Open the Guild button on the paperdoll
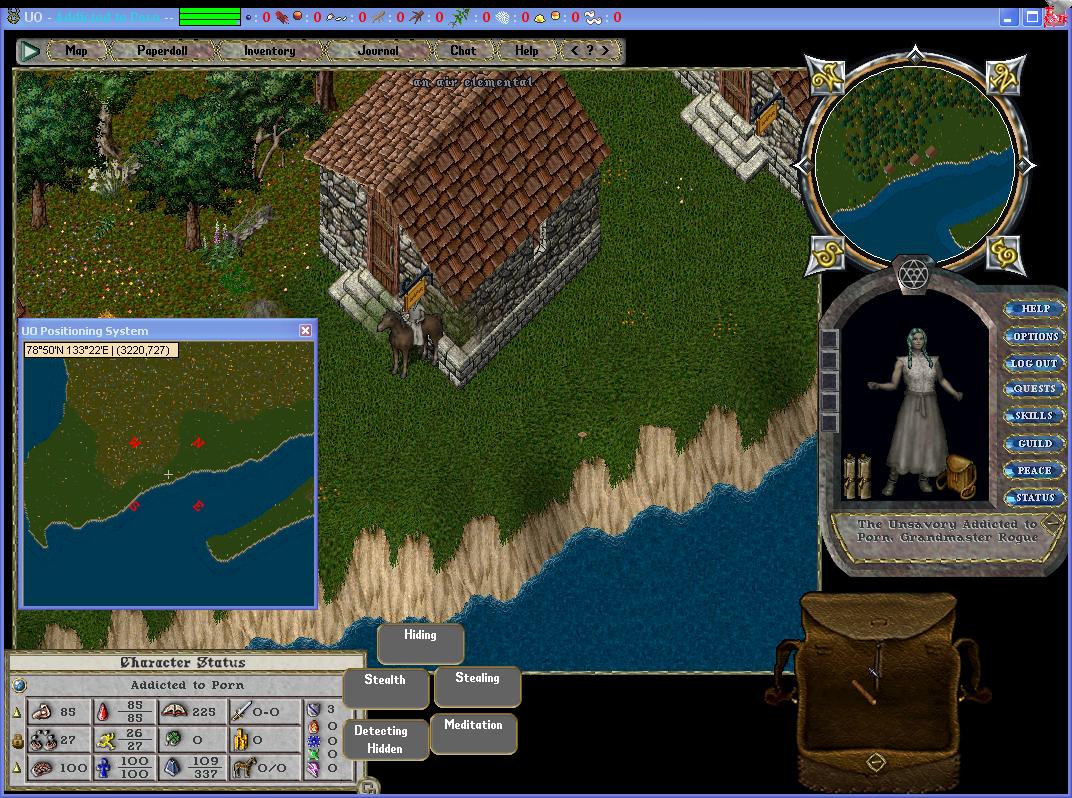This screenshot has width=1072, height=798. tap(1034, 443)
